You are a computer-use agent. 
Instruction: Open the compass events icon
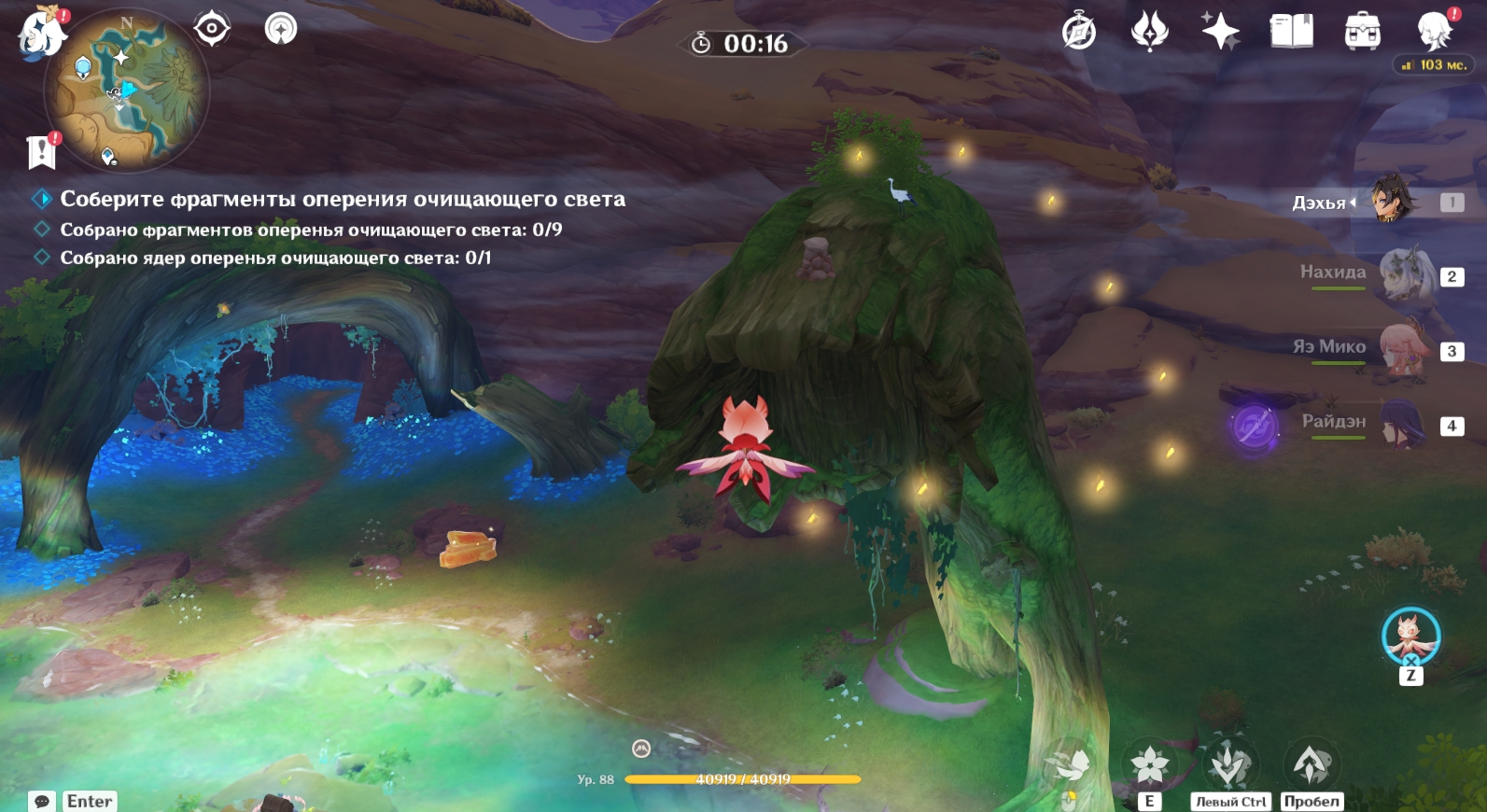coord(1079,32)
